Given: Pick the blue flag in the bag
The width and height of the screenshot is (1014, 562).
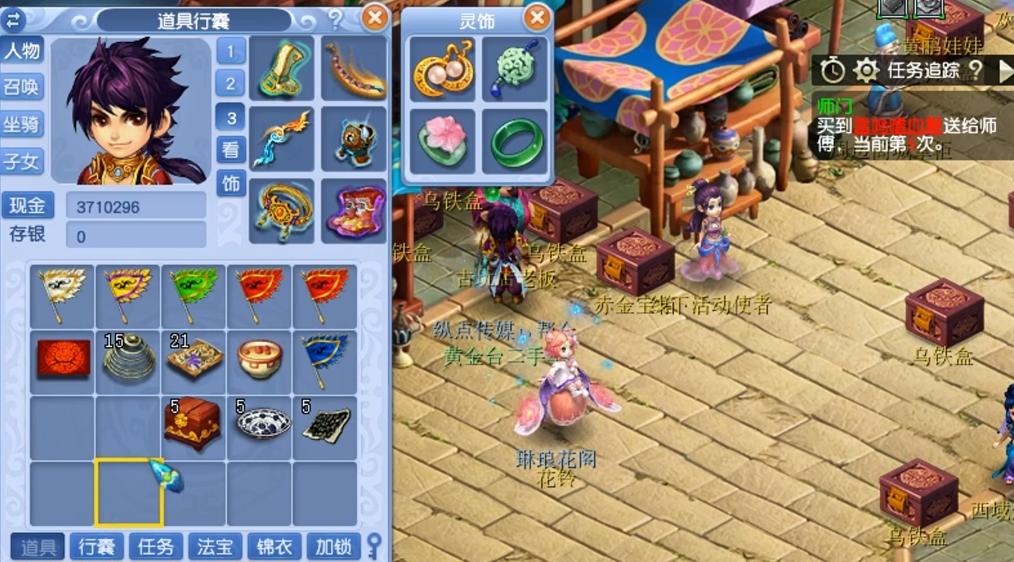Looking at the screenshot, I should 324,358.
